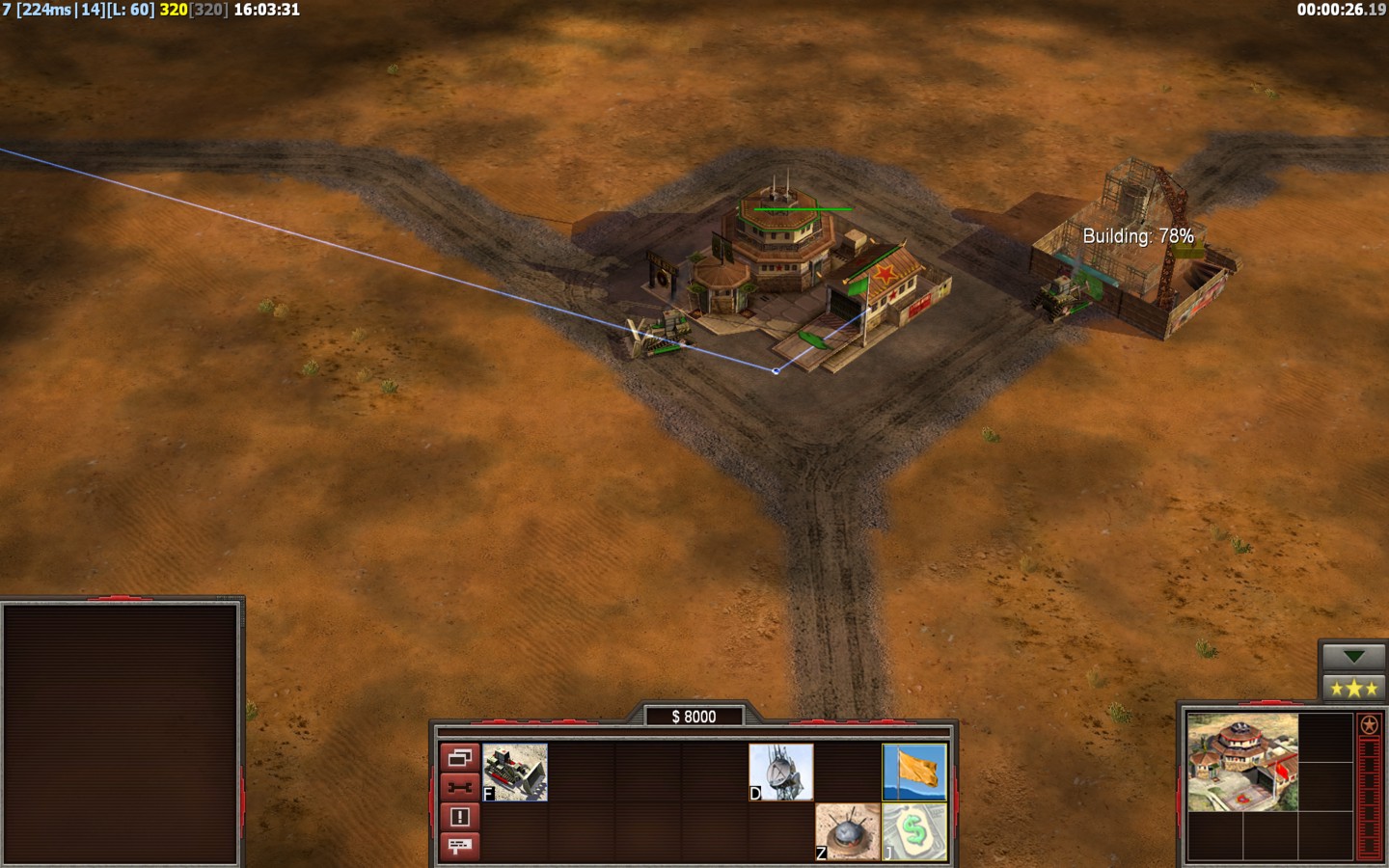The image size is (1389, 868).
Task: Click the radar minimap panel
Action: (x=122, y=733)
